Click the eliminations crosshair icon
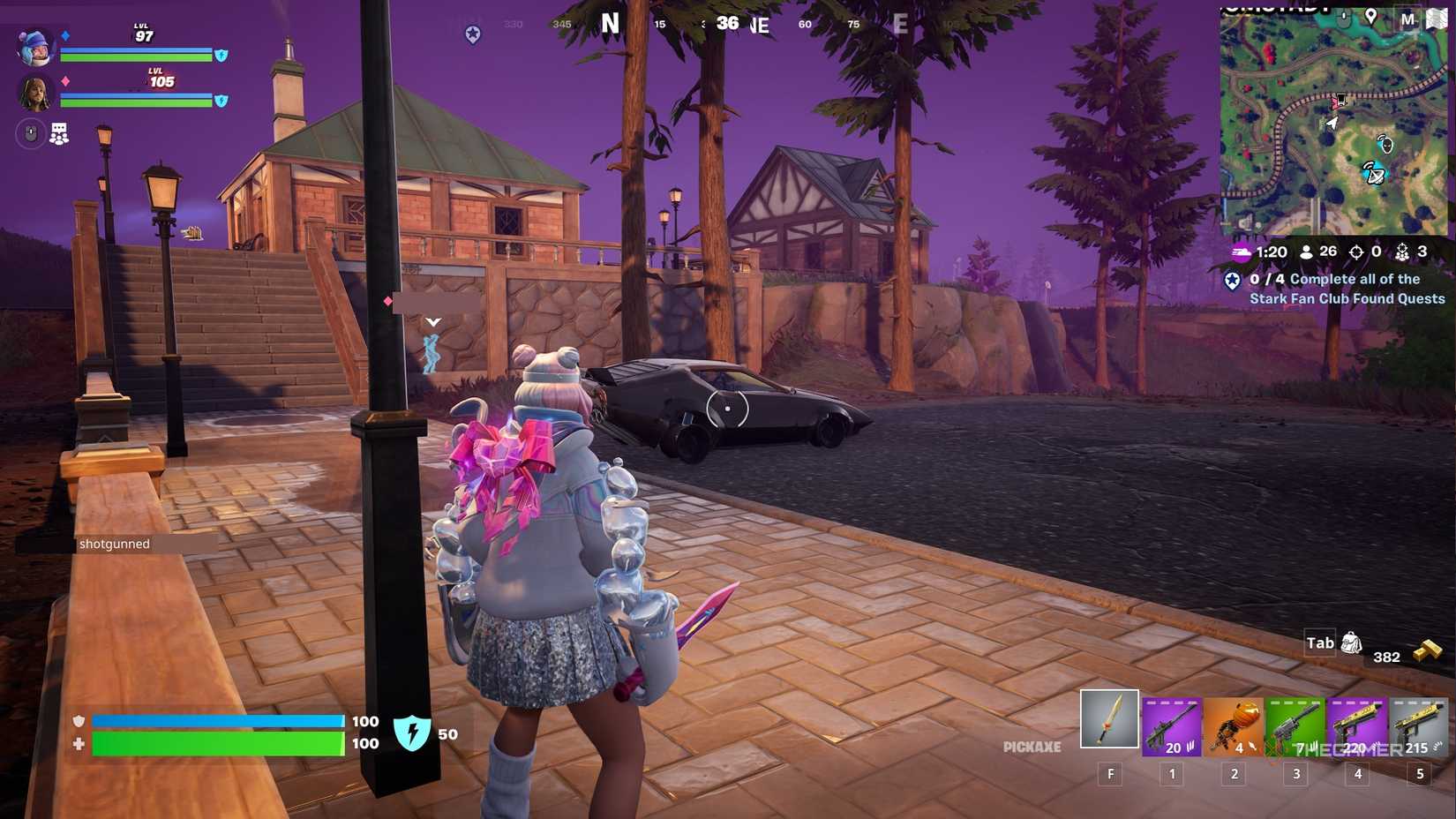 click(x=1355, y=252)
